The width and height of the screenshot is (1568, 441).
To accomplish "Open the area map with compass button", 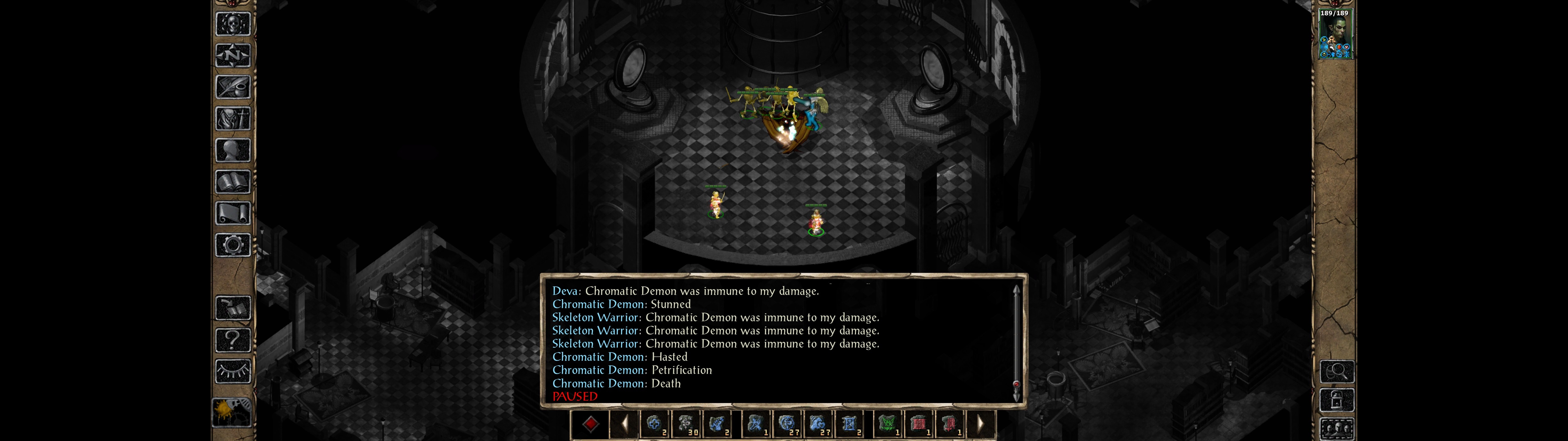I will pyautogui.click(x=232, y=55).
